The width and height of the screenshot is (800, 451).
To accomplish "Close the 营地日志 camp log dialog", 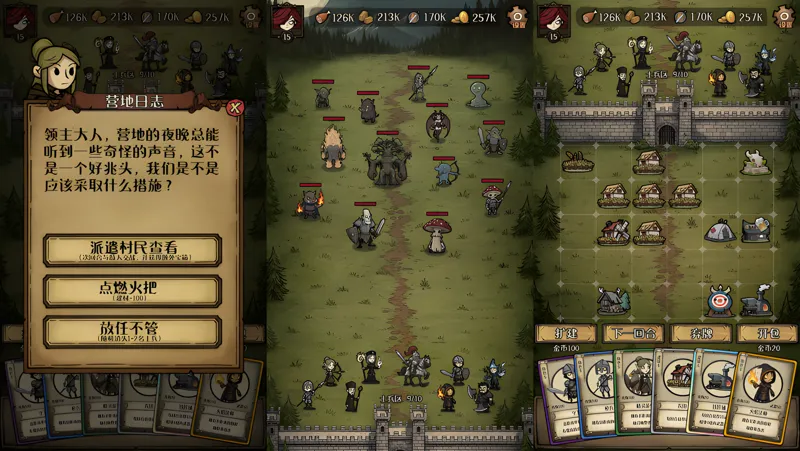I will (x=235, y=108).
